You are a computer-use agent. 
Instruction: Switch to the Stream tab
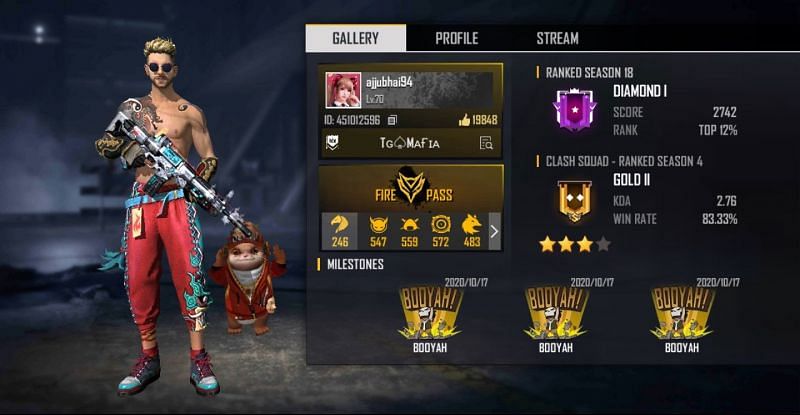[x=557, y=38]
